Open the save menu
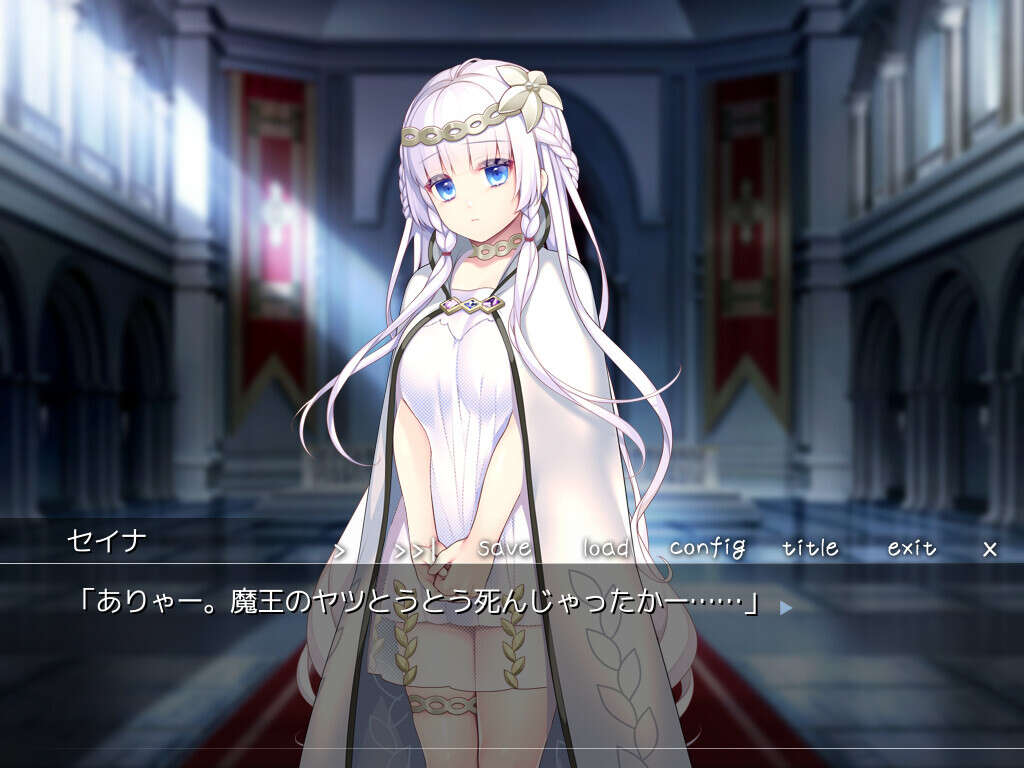 point(505,548)
